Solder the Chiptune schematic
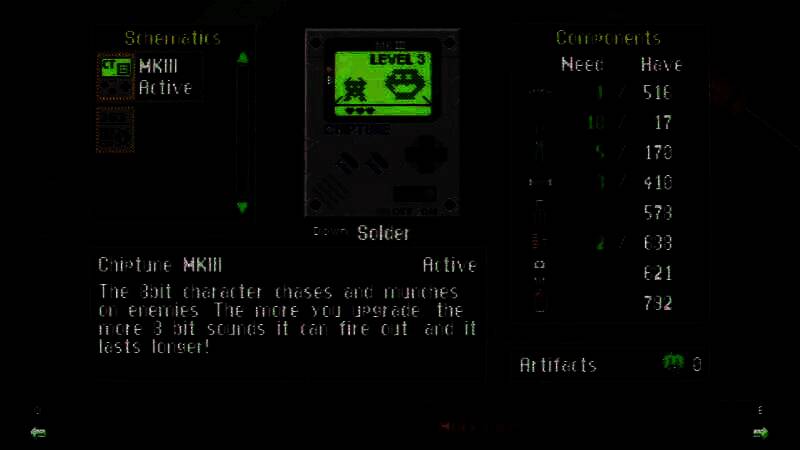800x450 pixels. (383, 233)
